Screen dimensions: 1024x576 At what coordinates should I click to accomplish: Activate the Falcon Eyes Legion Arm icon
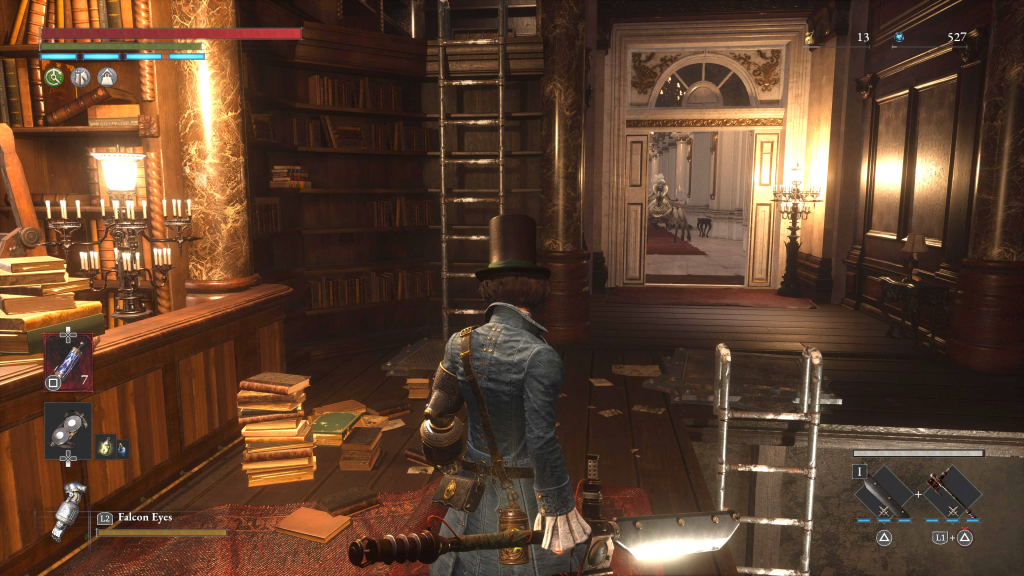click(x=70, y=511)
